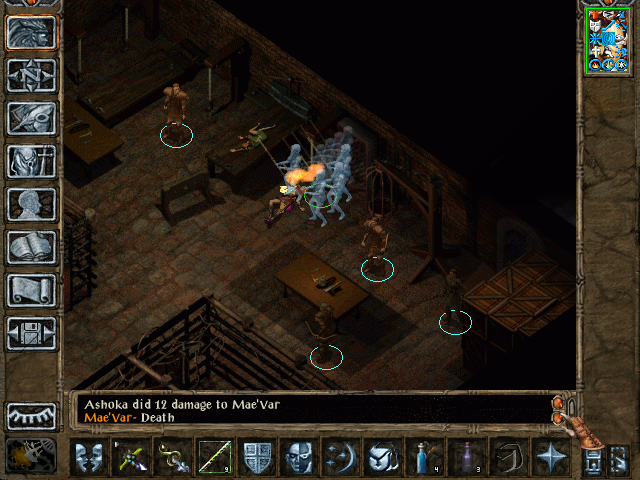Use the purple potion with count 3
The width and height of the screenshot is (640, 480).
point(466,458)
